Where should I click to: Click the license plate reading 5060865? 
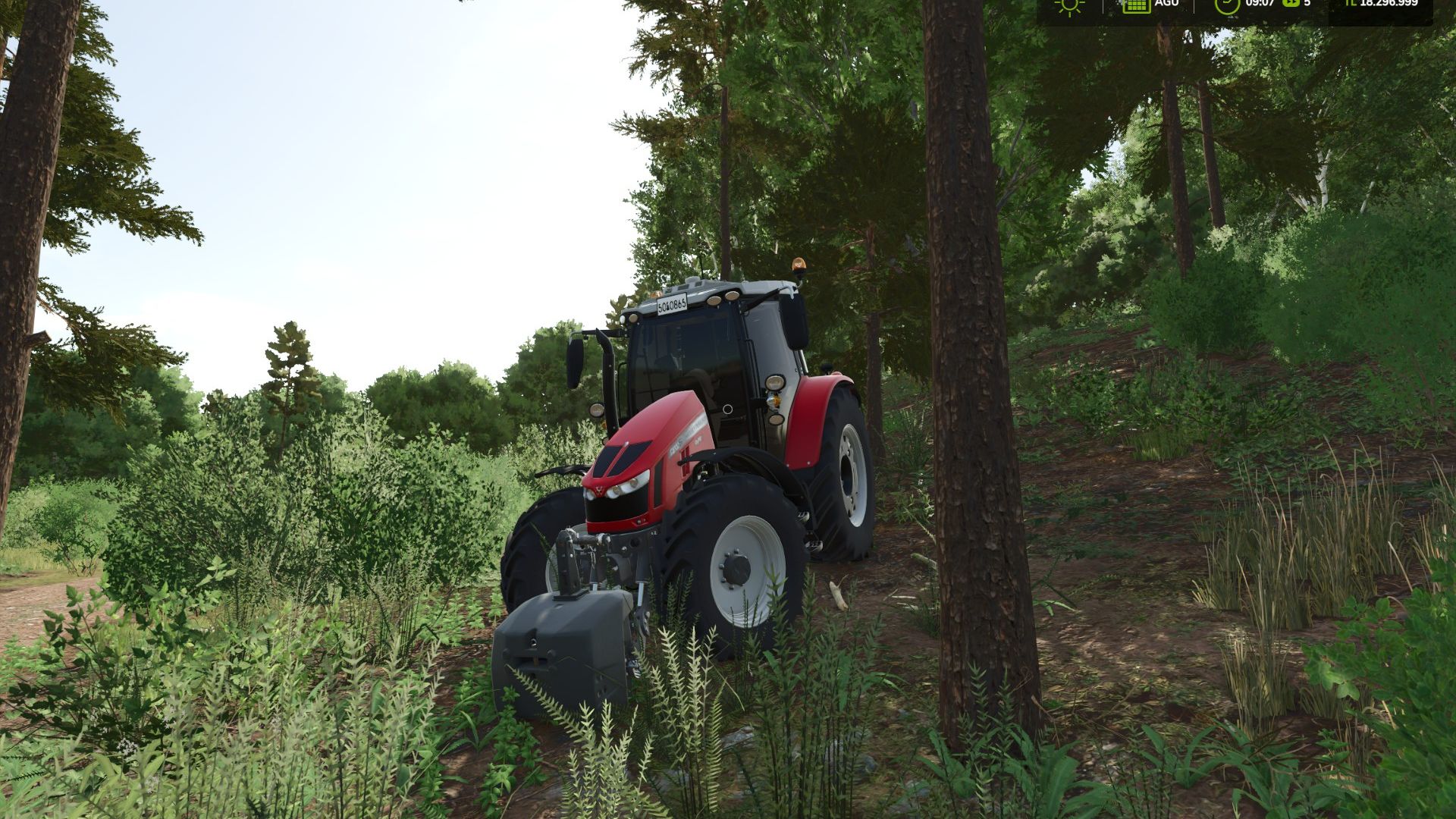[671, 306]
